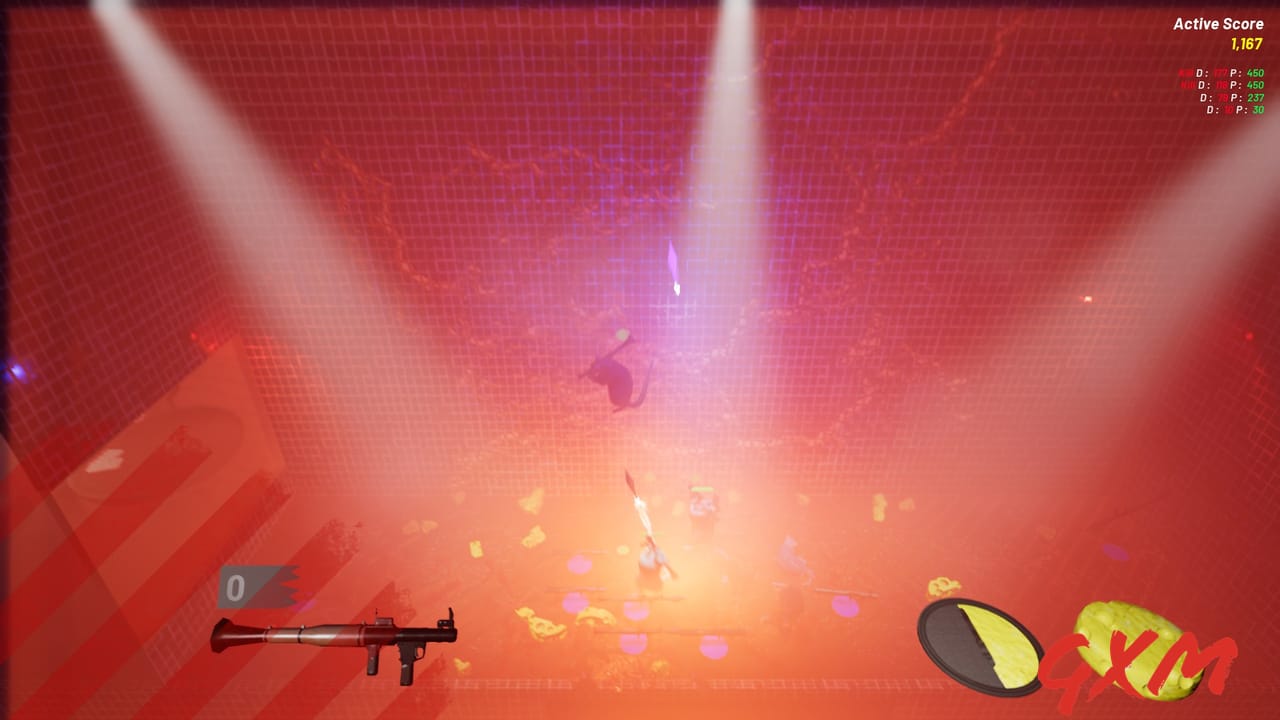The image size is (1280, 720).
Task: Select the rocket launcher weapon icon
Action: 330,640
